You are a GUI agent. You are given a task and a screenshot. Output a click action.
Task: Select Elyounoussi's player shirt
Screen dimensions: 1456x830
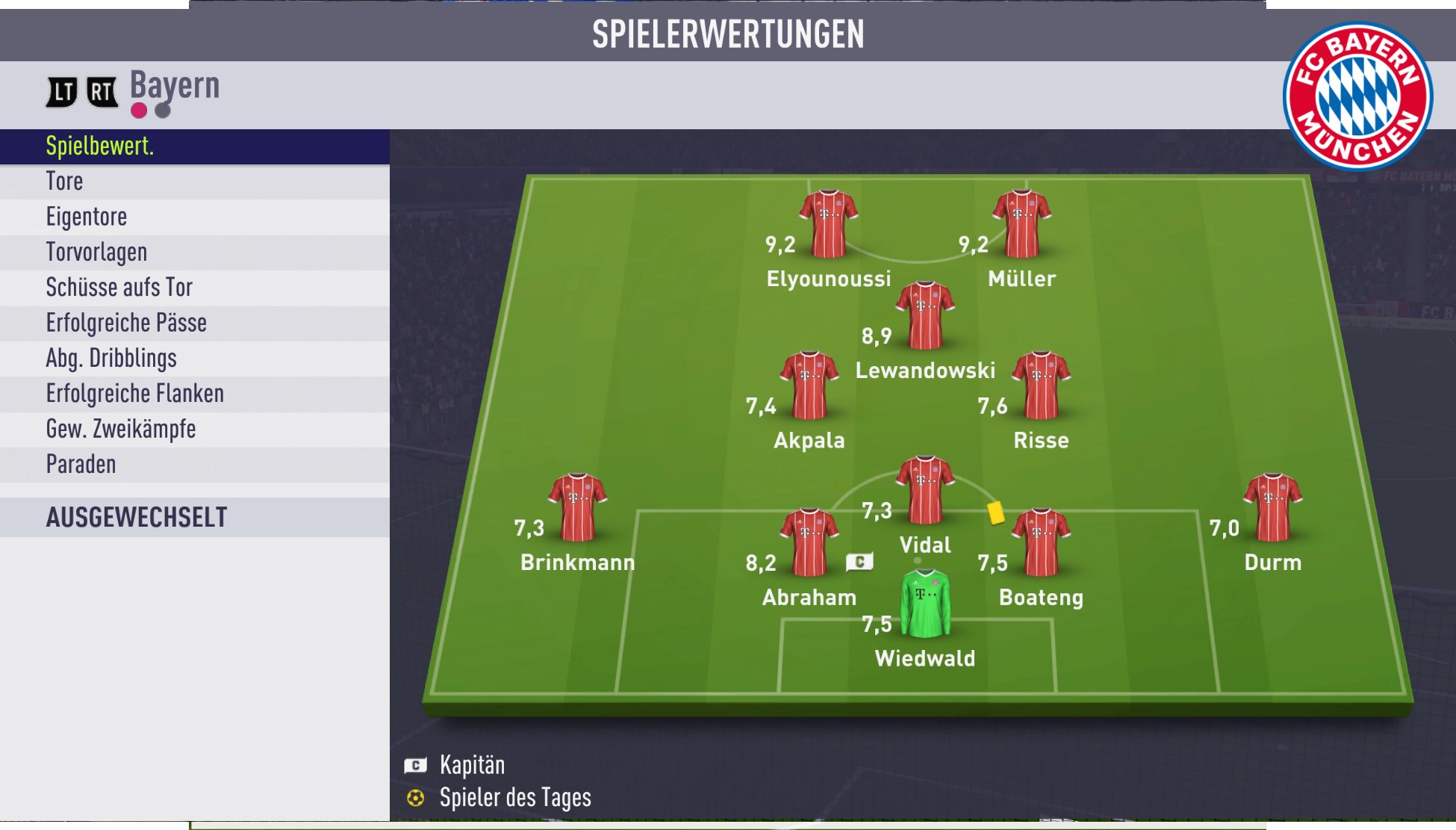click(x=828, y=223)
